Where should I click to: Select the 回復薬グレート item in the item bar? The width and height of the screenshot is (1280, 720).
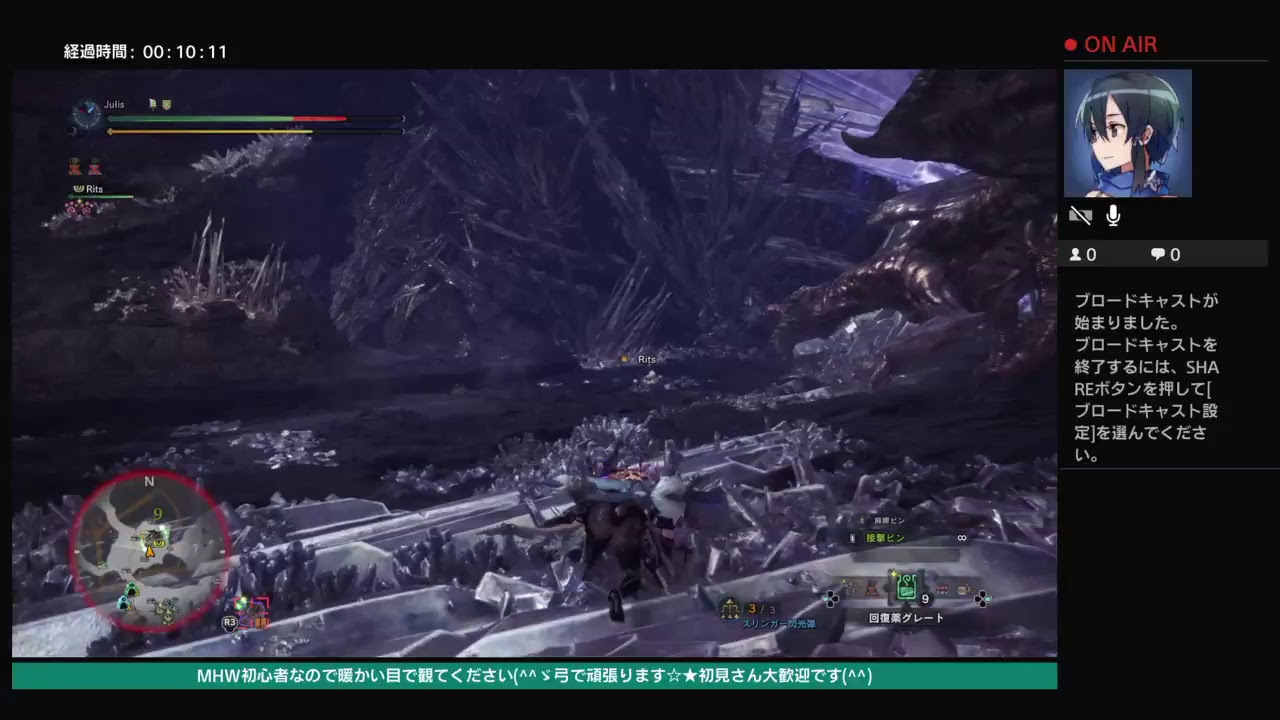(907, 585)
